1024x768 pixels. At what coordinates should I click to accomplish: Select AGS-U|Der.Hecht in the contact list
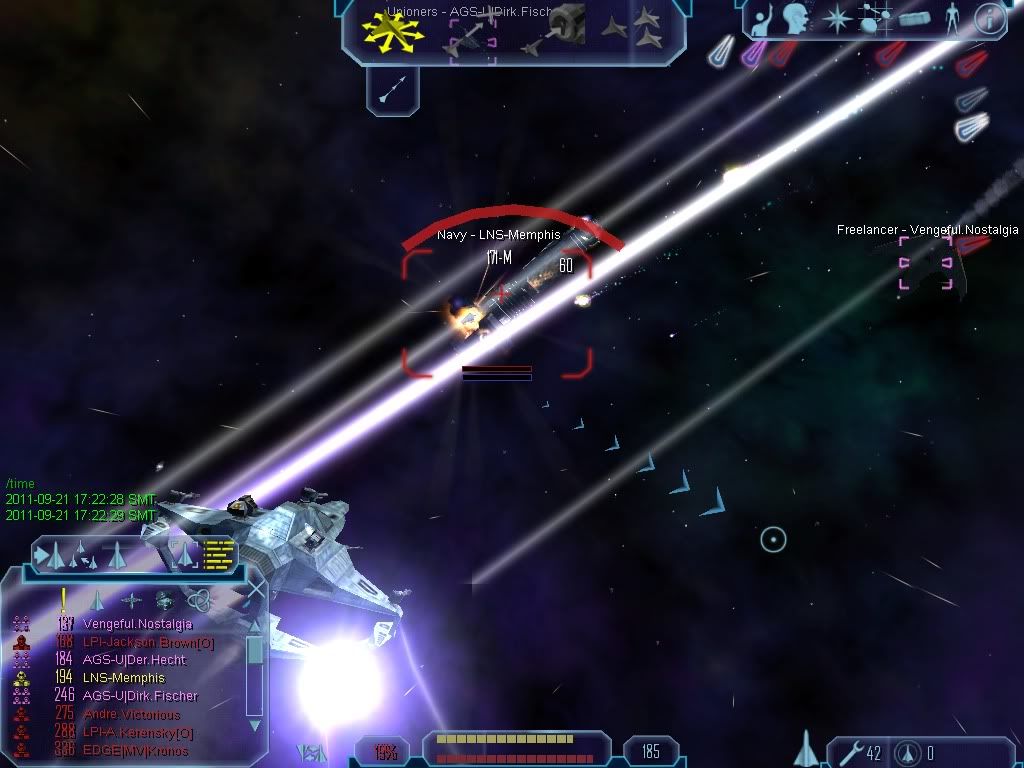[x=134, y=660]
